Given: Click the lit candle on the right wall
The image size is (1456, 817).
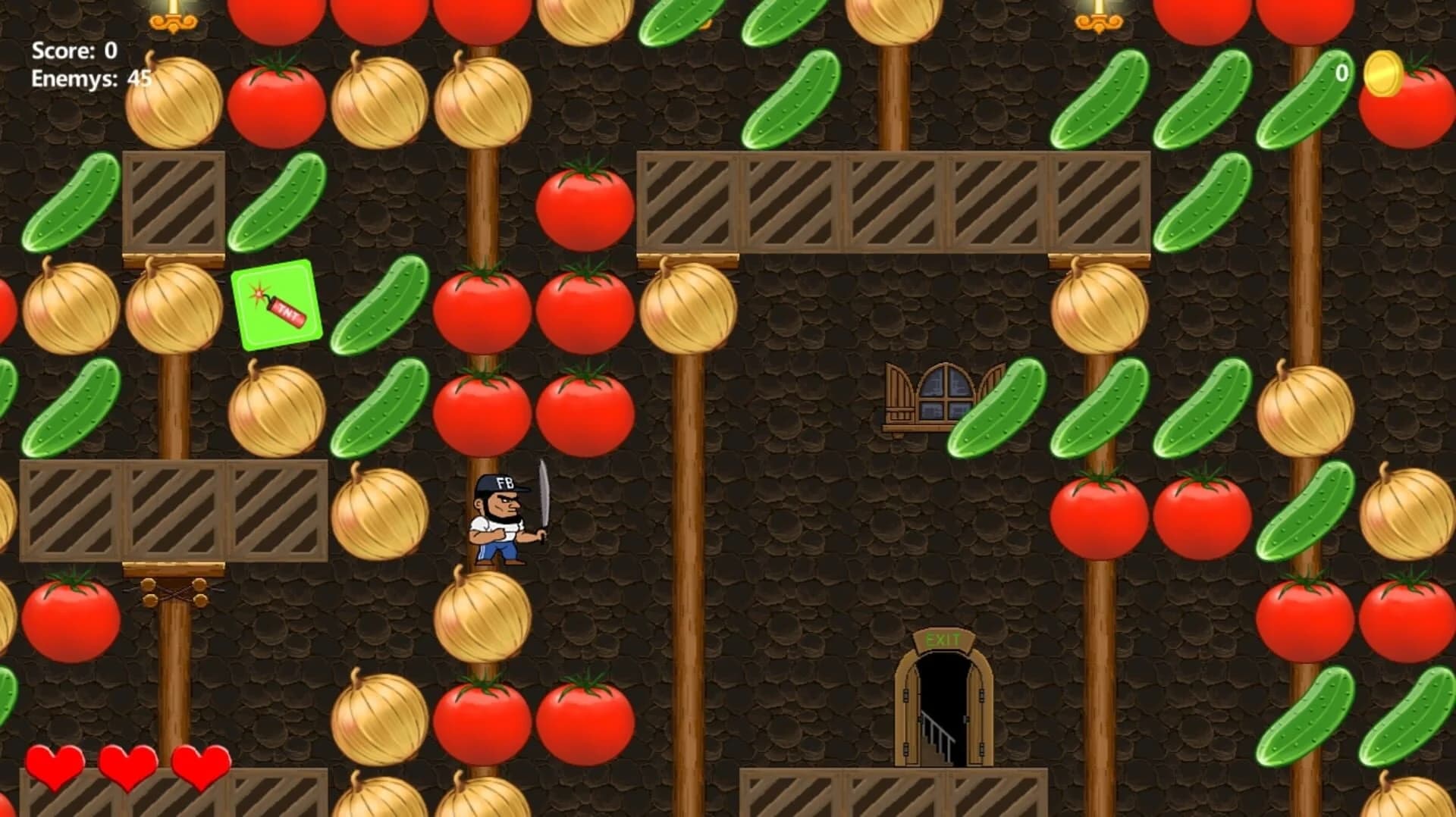Looking at the screenshot, I should [x=1097, y=19].
